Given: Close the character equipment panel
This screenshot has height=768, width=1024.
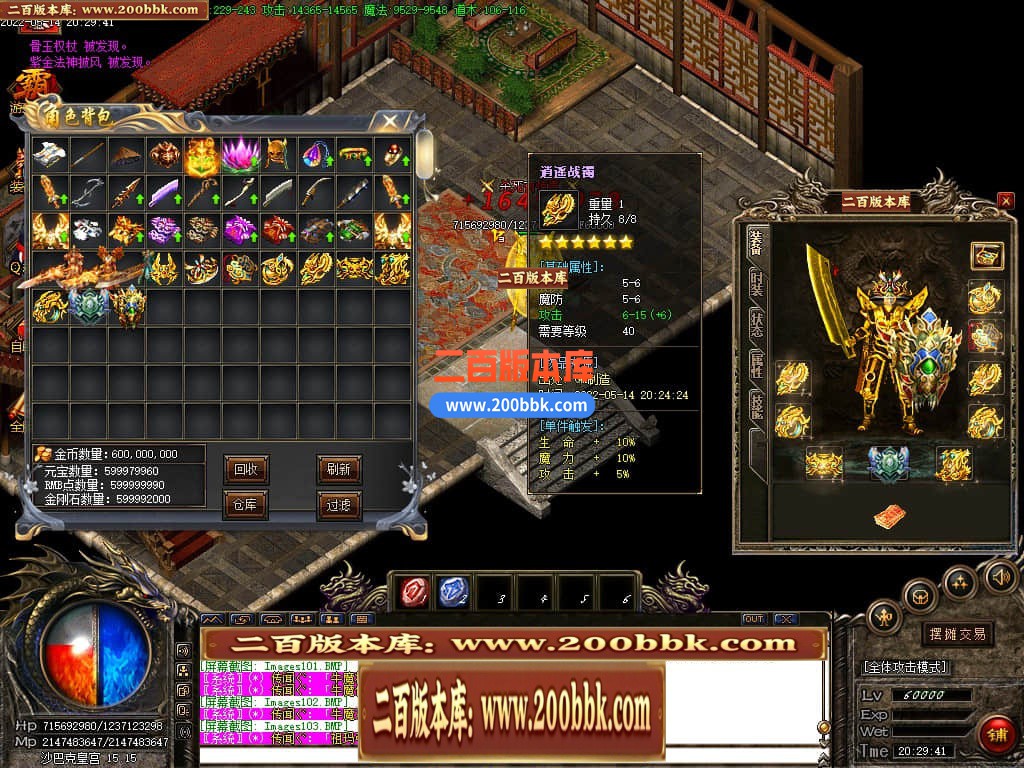Looking at the screenshot, I should (1005, 201).
